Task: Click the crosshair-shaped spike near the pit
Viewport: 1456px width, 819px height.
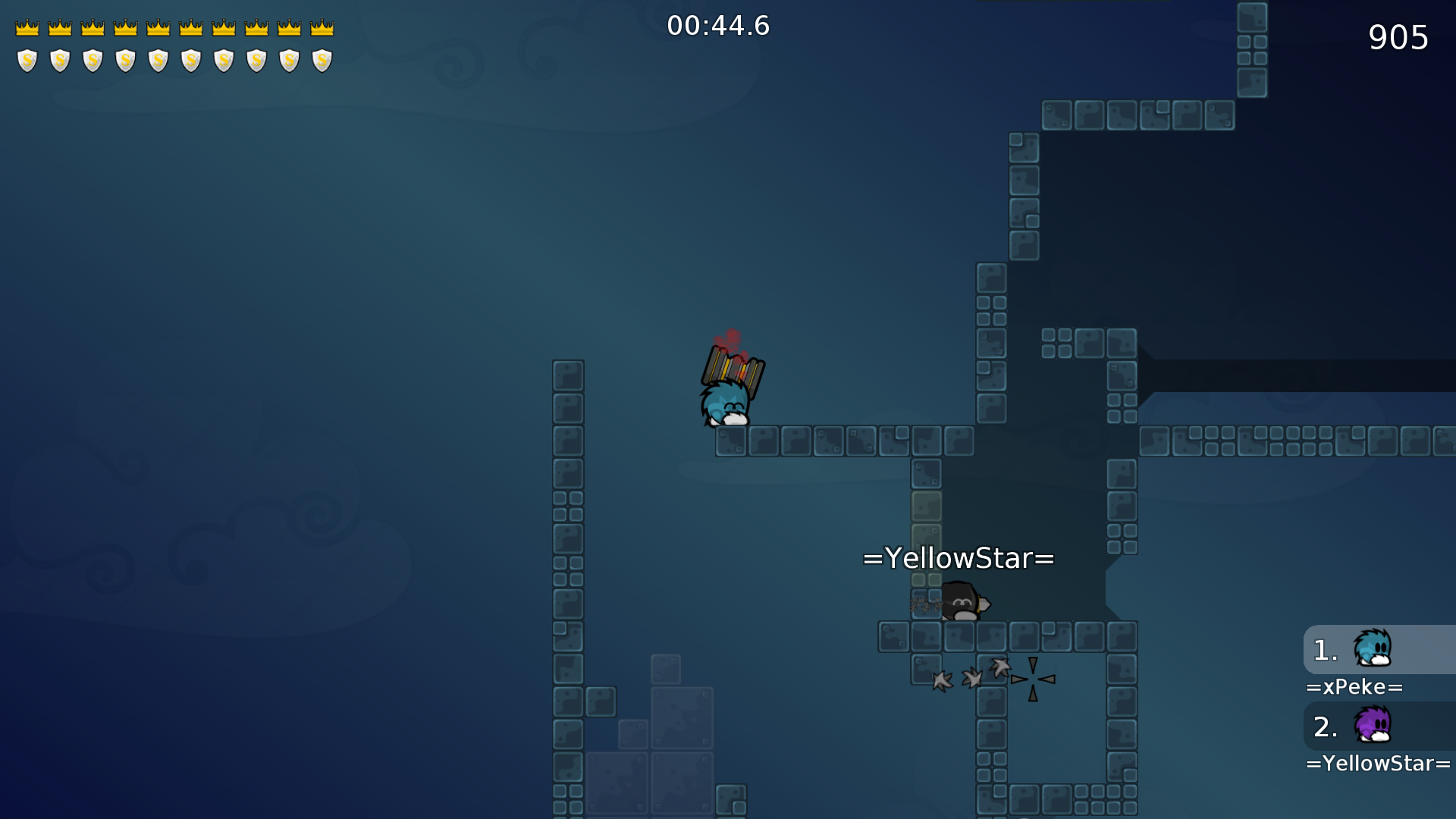Action: (1033, 680)
